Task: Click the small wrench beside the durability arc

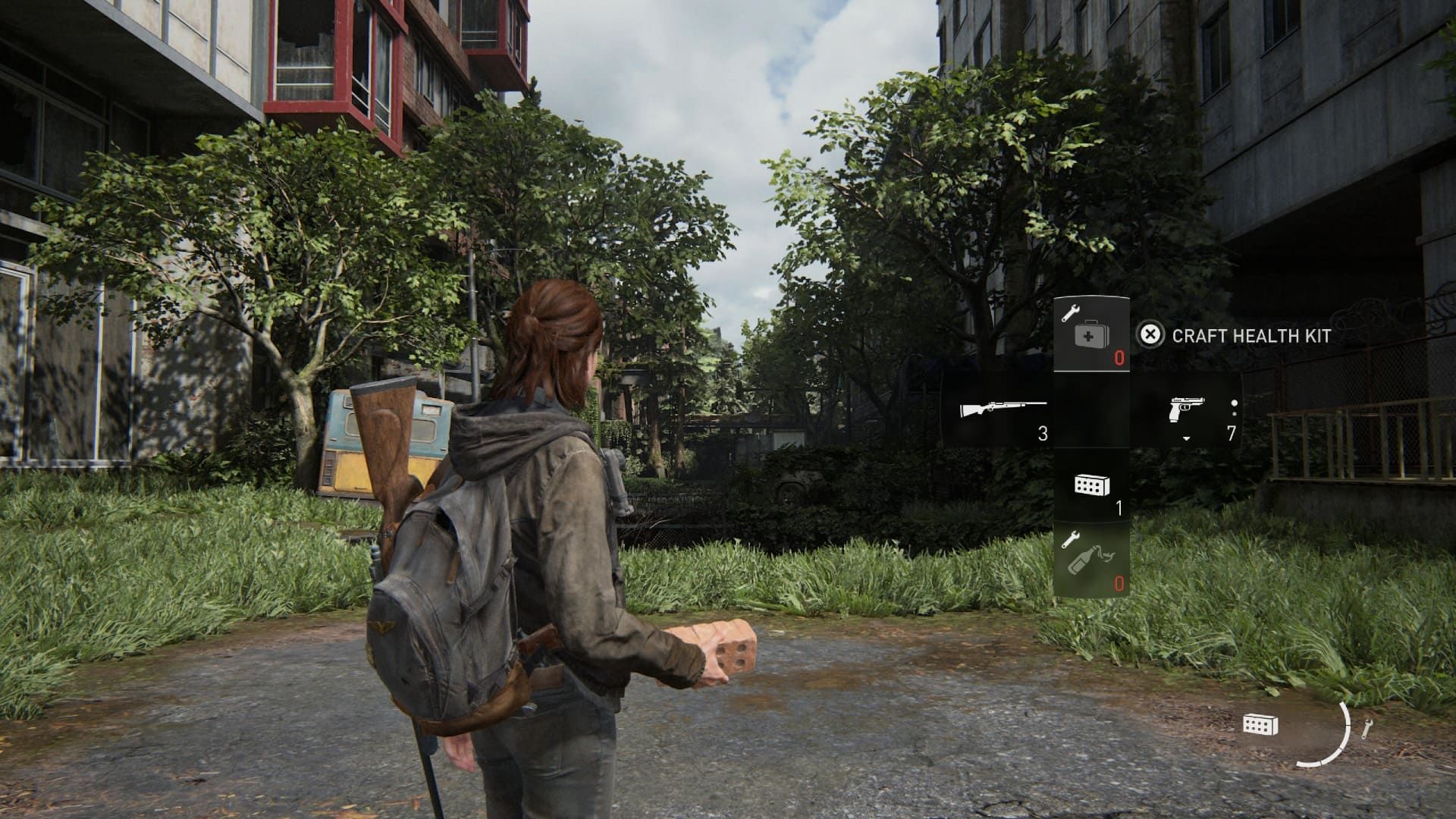Action: coord(1367,727)
